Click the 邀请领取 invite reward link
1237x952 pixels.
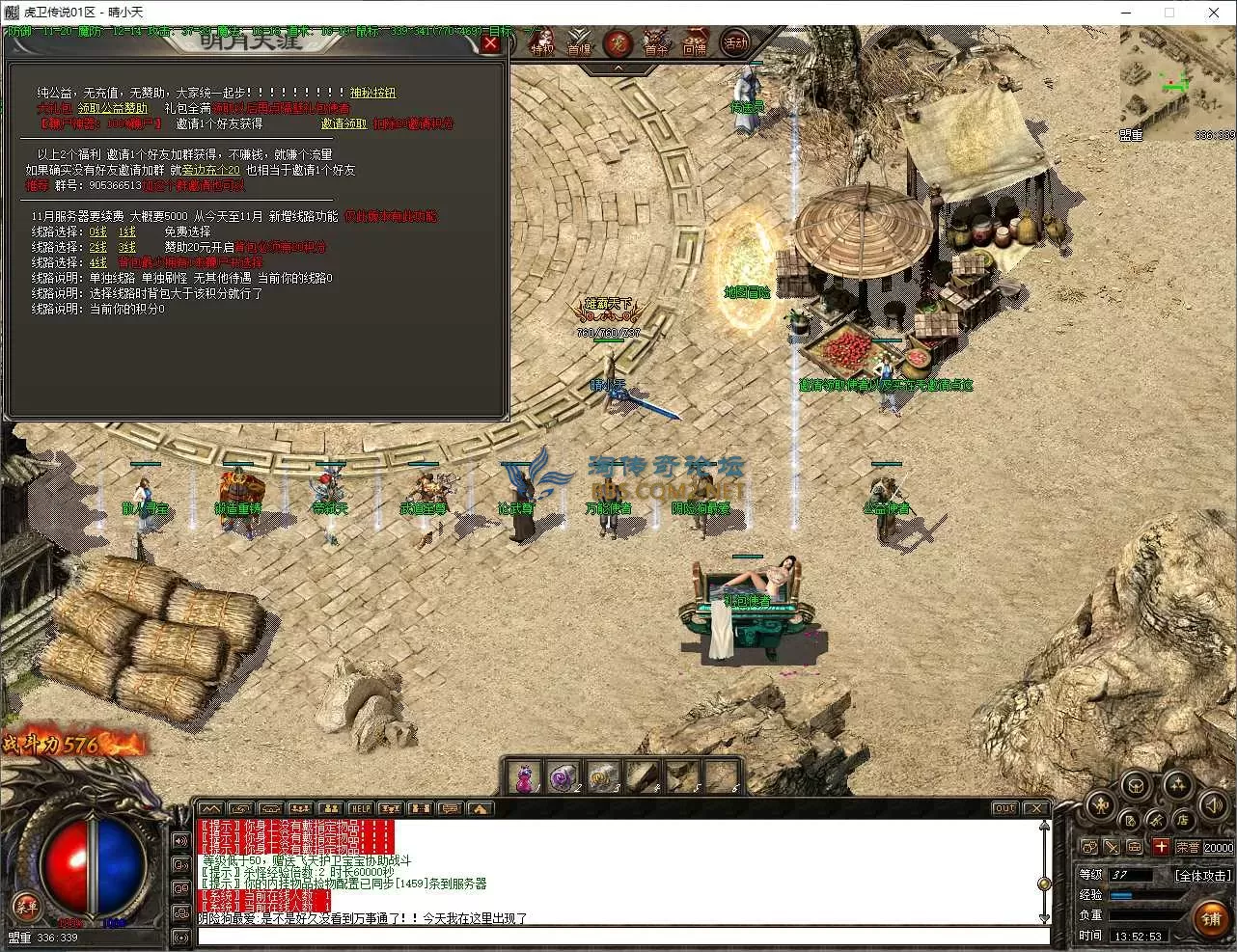pos(344,123)
